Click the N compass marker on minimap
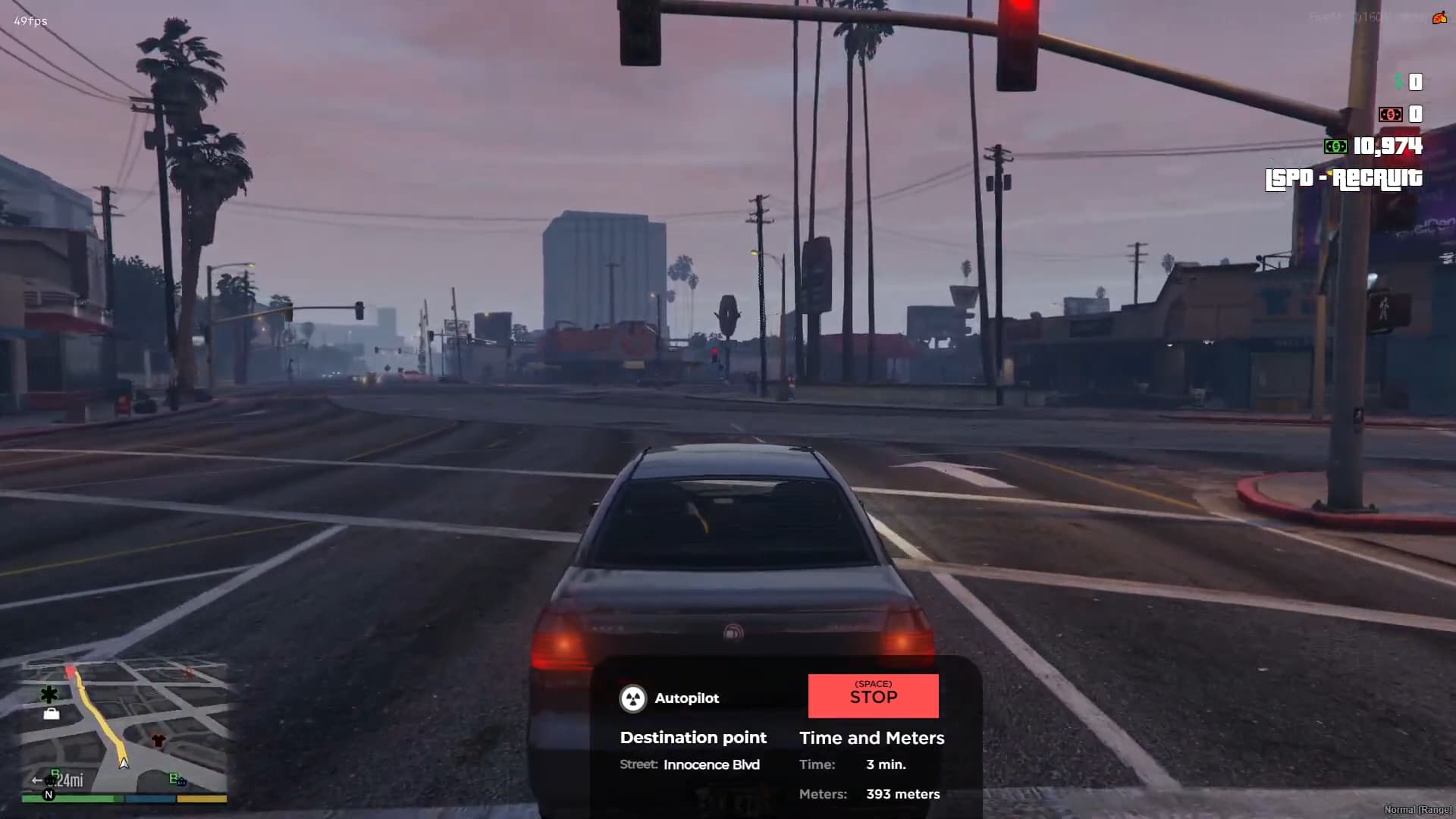Screen dimensions: 1456x819 pyautogui.click(x=49, y=795)
